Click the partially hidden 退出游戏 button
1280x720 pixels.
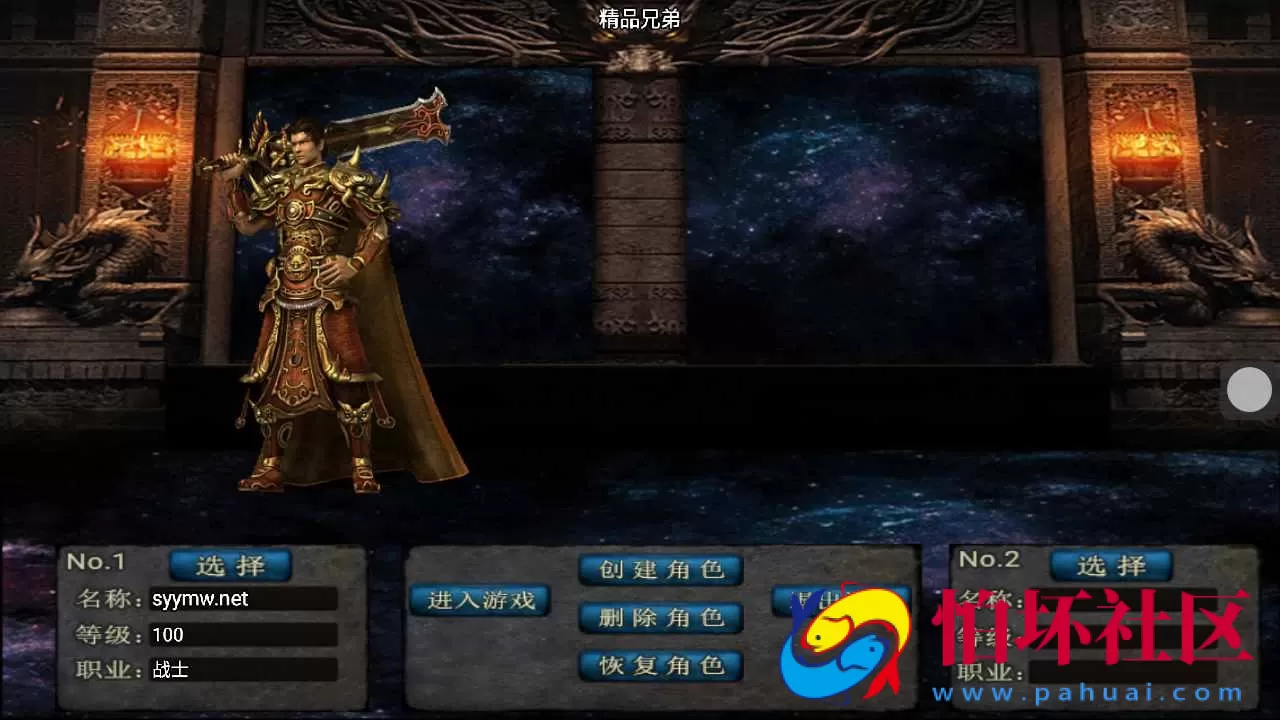840,600
